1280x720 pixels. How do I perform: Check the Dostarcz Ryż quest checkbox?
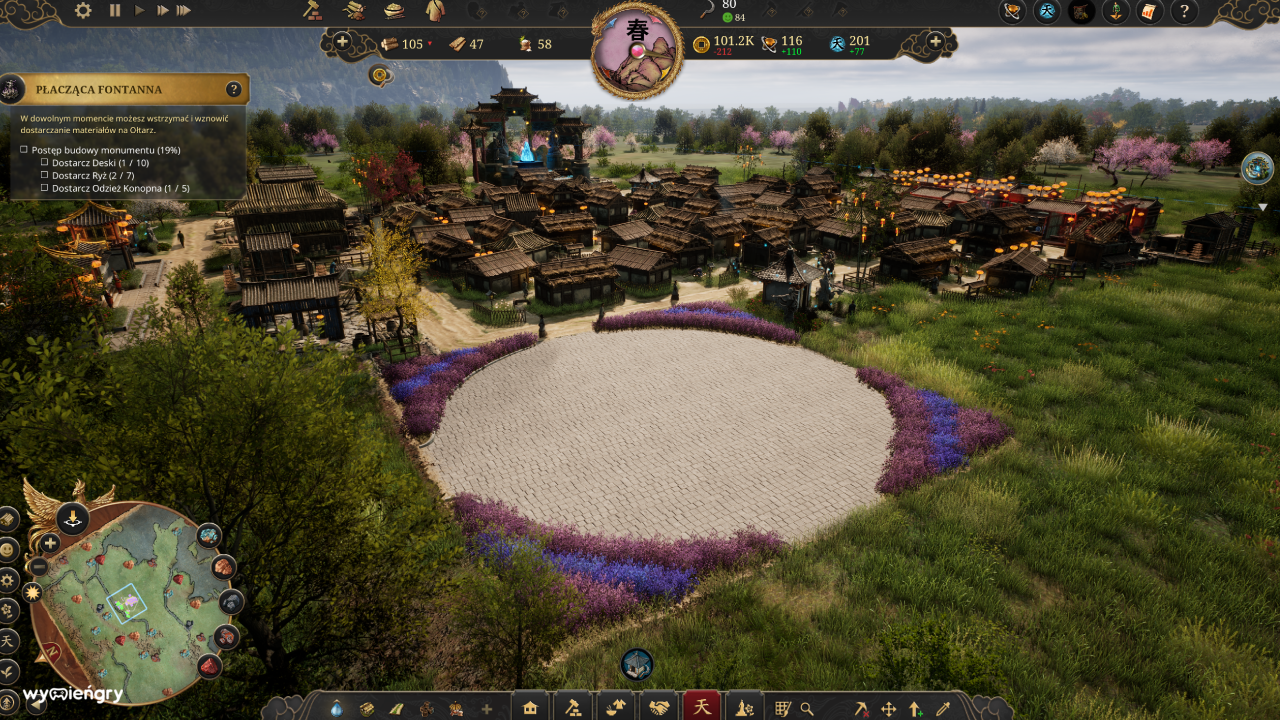tap(44, 173)
